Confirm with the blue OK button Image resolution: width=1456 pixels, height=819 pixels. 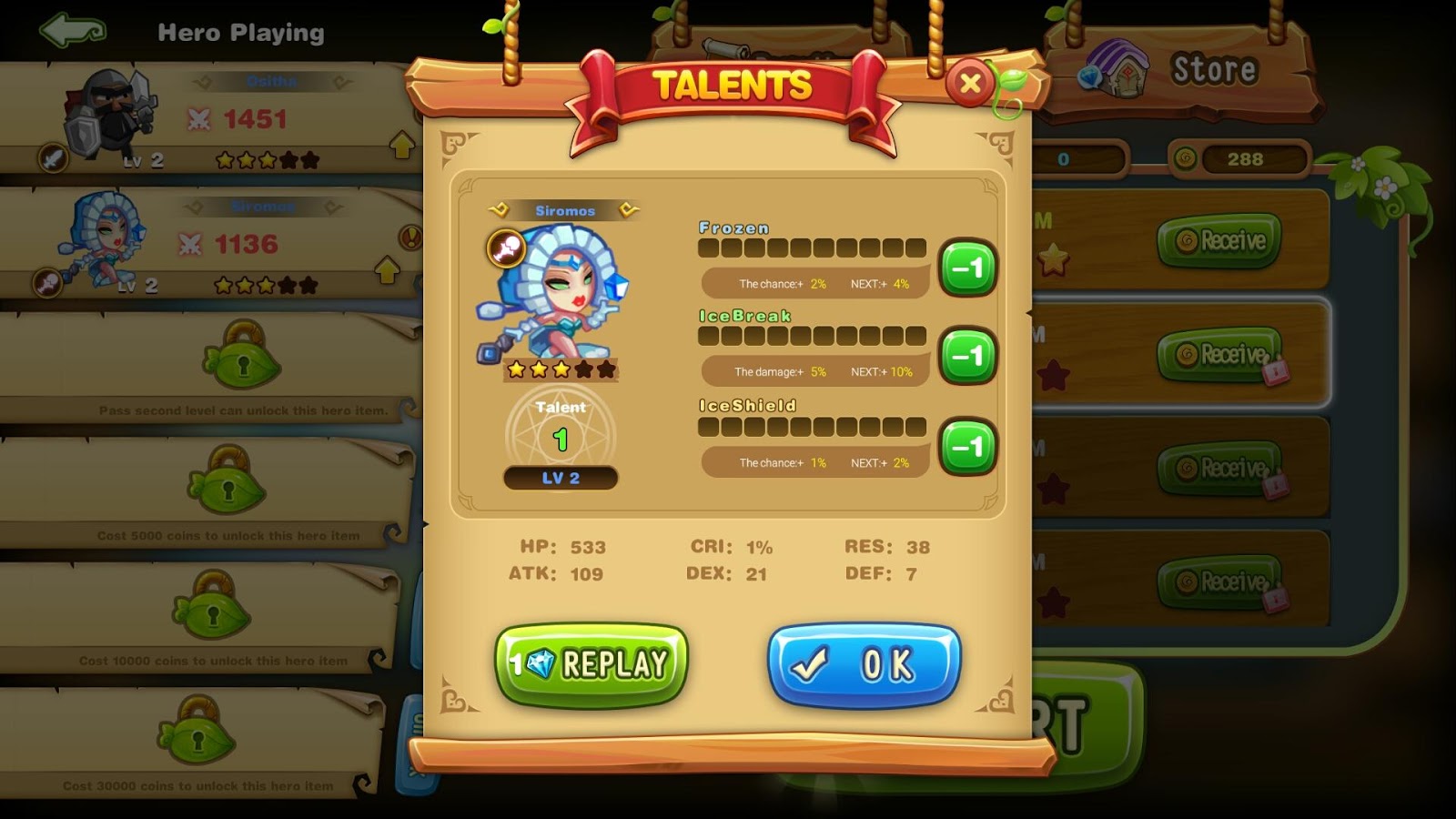tap(864, 664)
